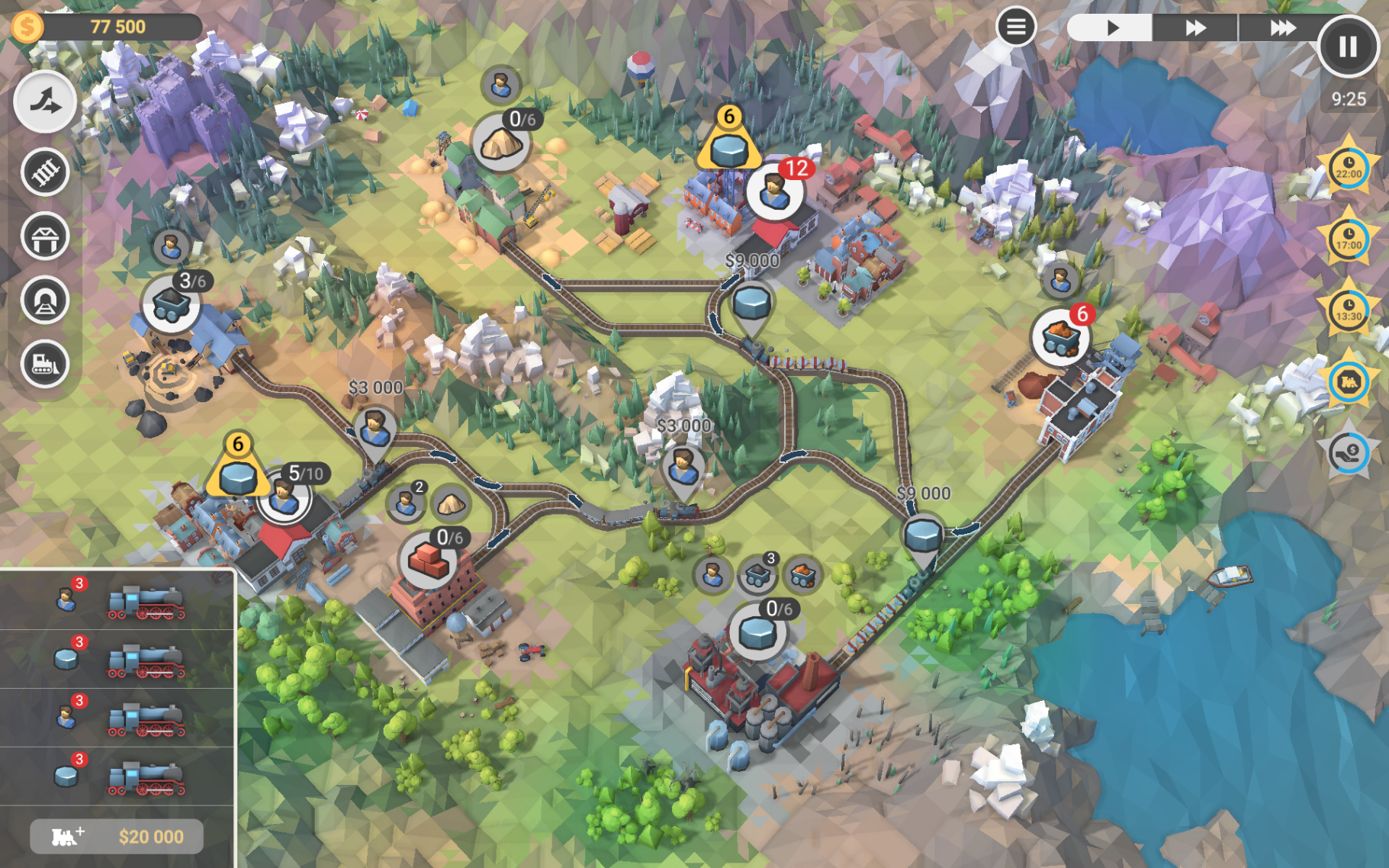Show the 22:00 time star objective
Screen dimensions: 1389x868
pos(1348,169)
